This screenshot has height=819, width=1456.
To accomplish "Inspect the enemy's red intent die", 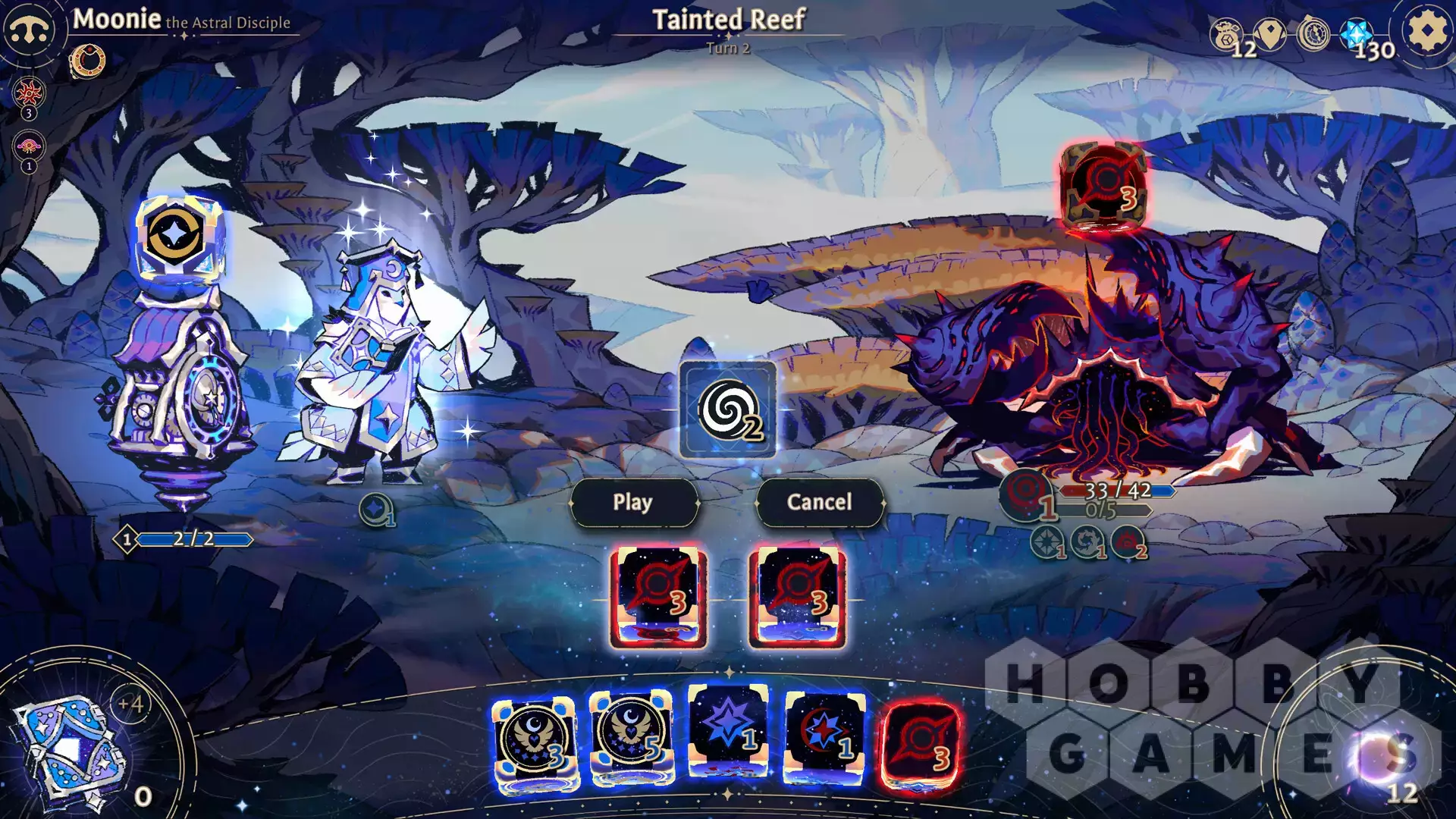I will click(1104, 186).
